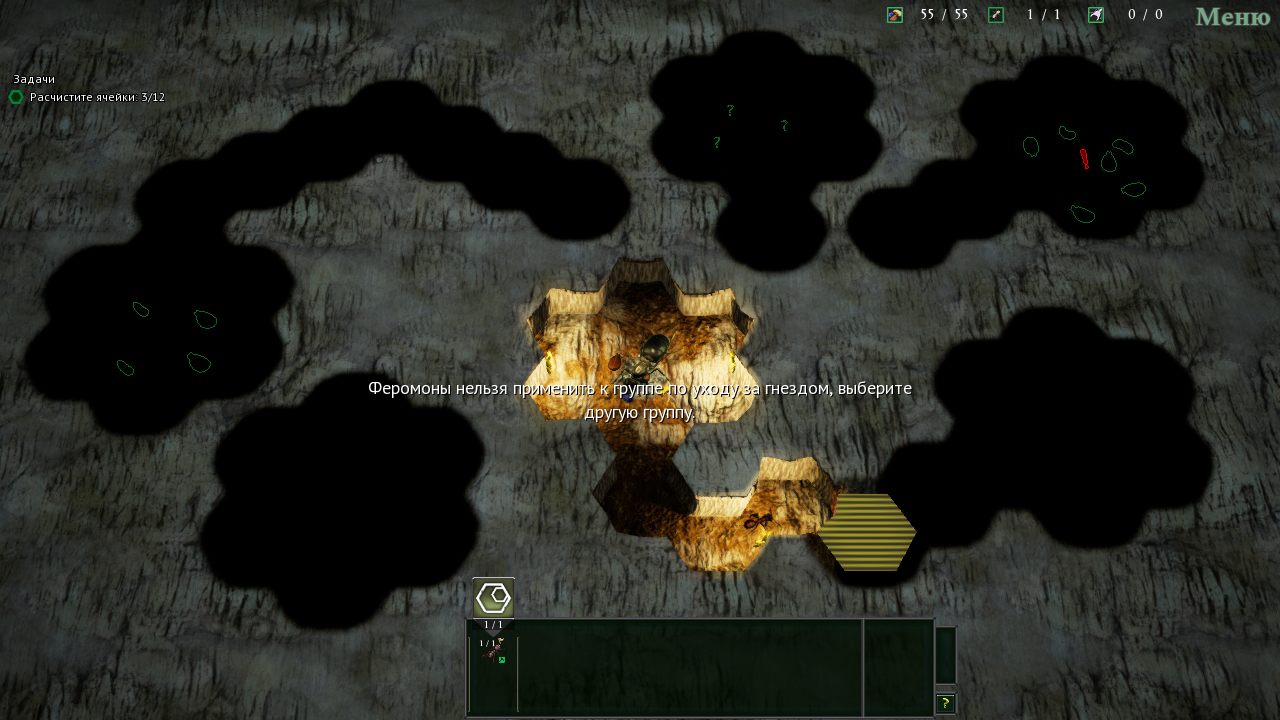Viewport: 1280px width, 720px height.
Task: Click the worker ant counter icon showing 1/1
Action: tap(993, 15)
